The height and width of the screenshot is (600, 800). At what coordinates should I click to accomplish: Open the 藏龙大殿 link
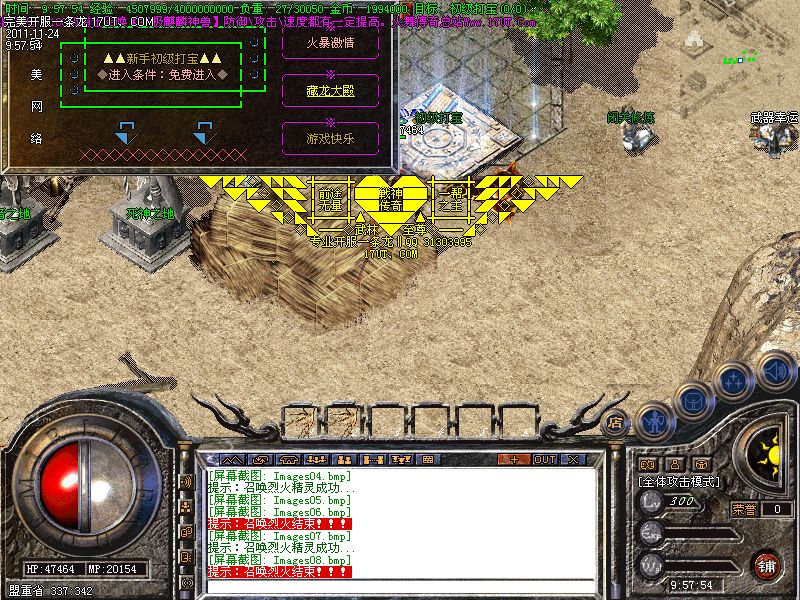(x=330, y=91)
